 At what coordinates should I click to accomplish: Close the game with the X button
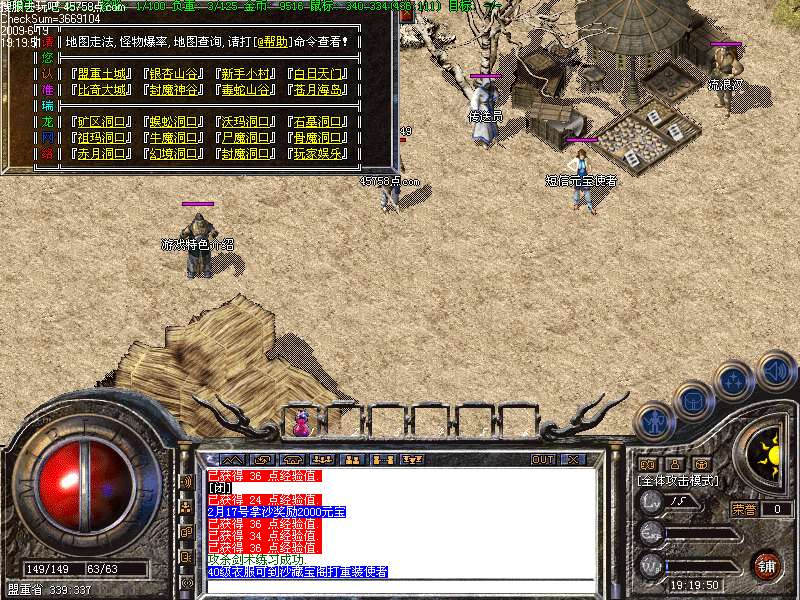coord(573,460)
